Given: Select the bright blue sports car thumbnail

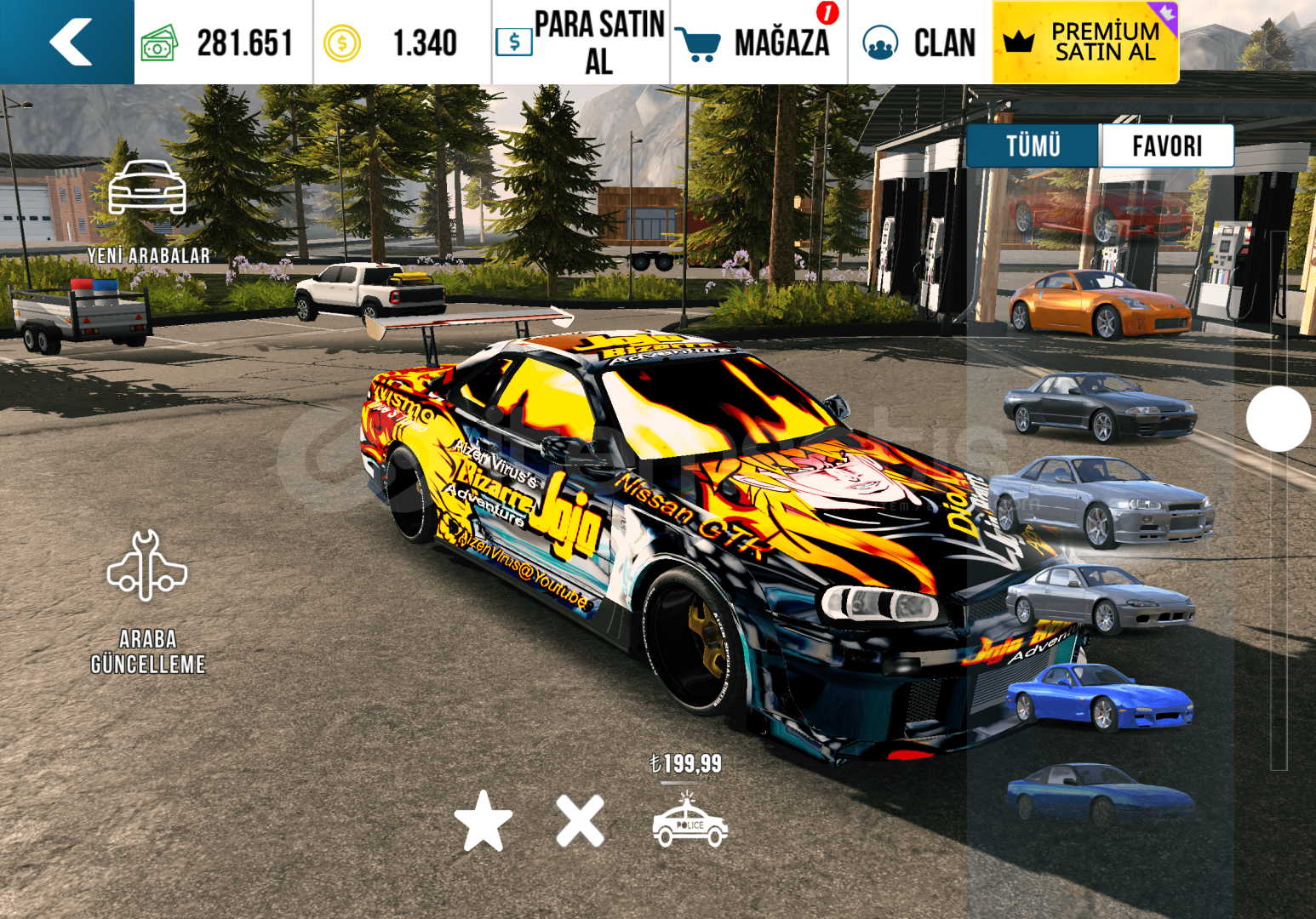Looking at the screenshot, I should pyautogui.click(x=1100, y=698).
